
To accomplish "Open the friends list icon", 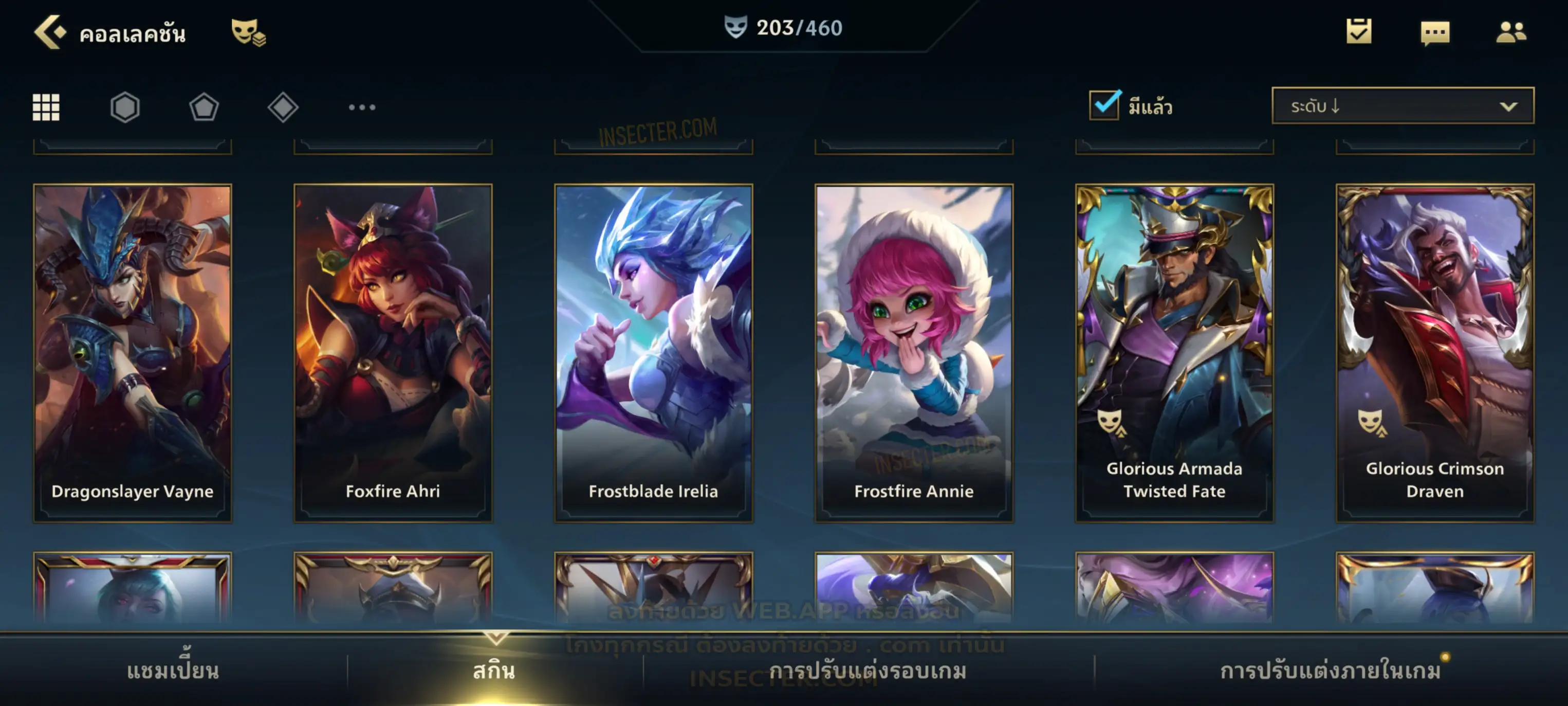I will click(x=1510, y=32).
